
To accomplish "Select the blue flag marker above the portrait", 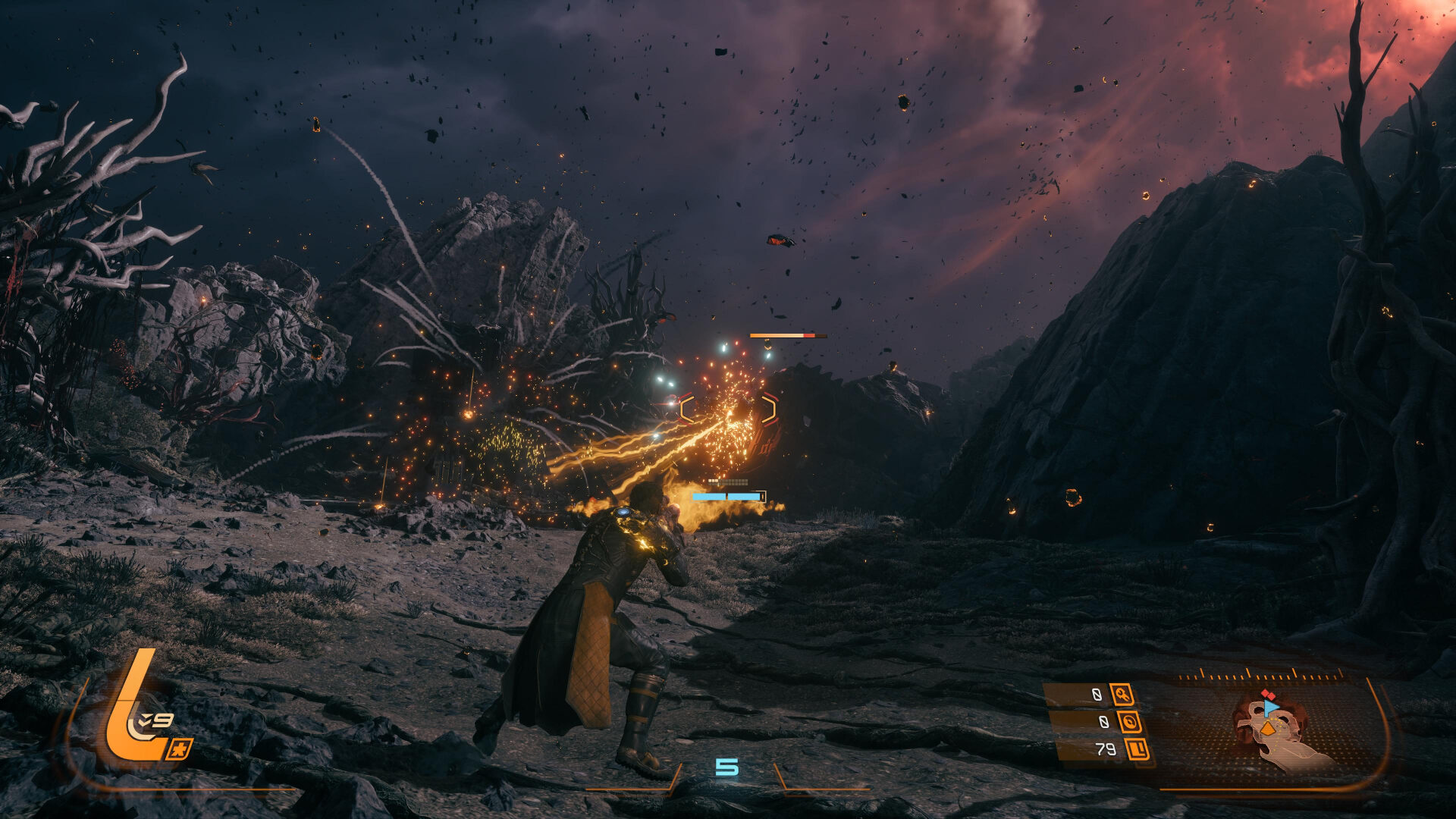I will pos(1270,707).
